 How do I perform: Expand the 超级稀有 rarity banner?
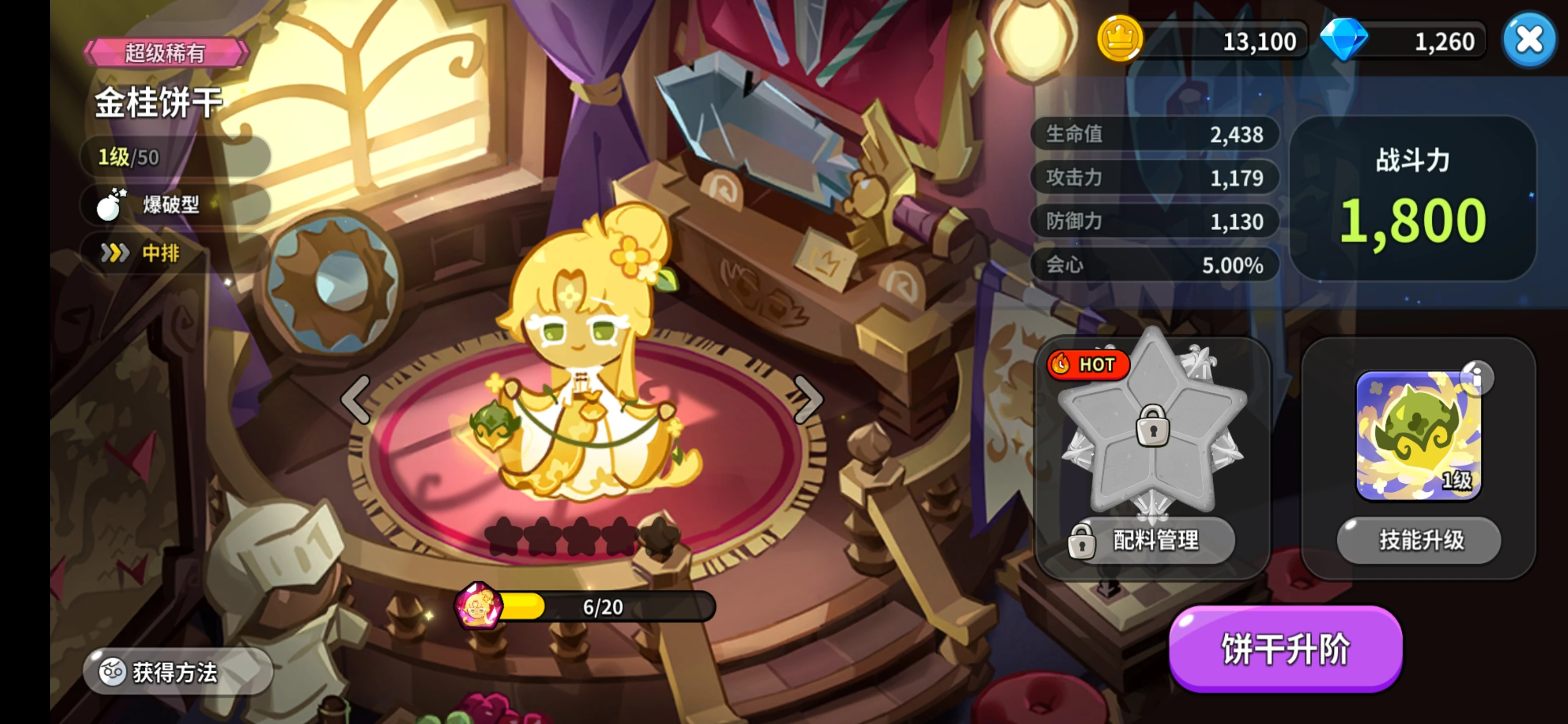coord(164,52)
